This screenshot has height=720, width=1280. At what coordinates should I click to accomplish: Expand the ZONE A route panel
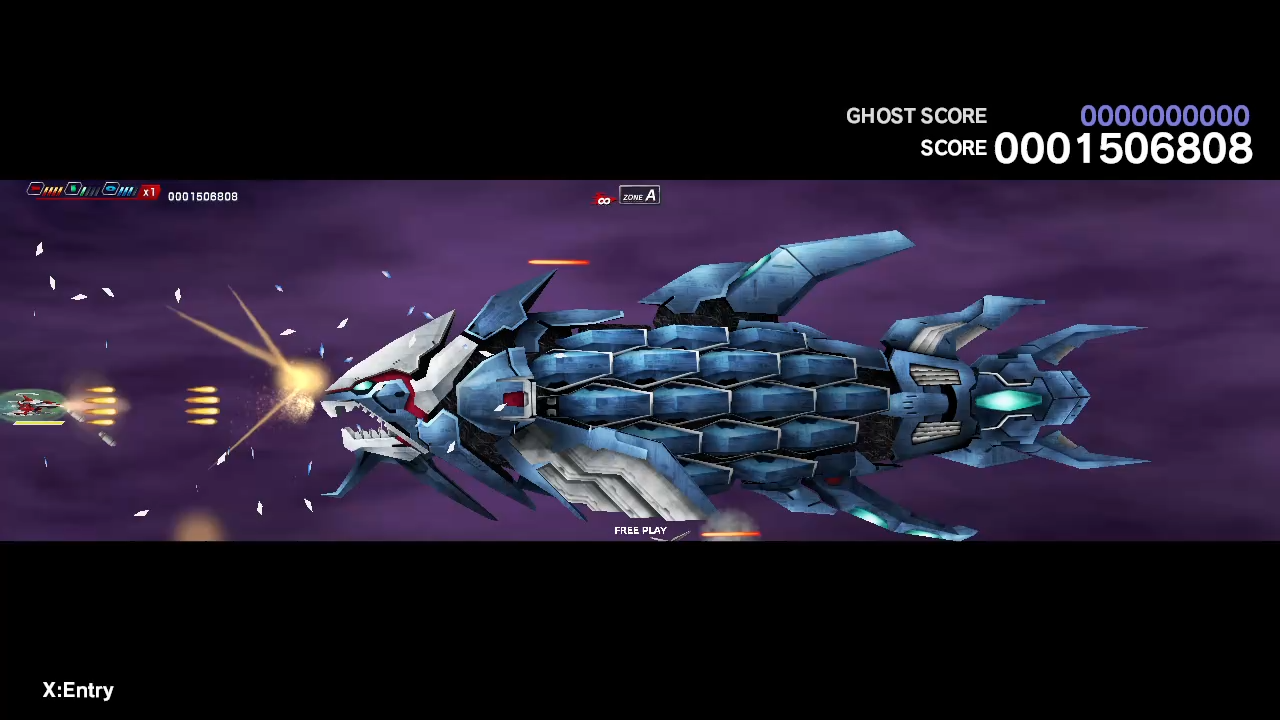click(638, 196)
